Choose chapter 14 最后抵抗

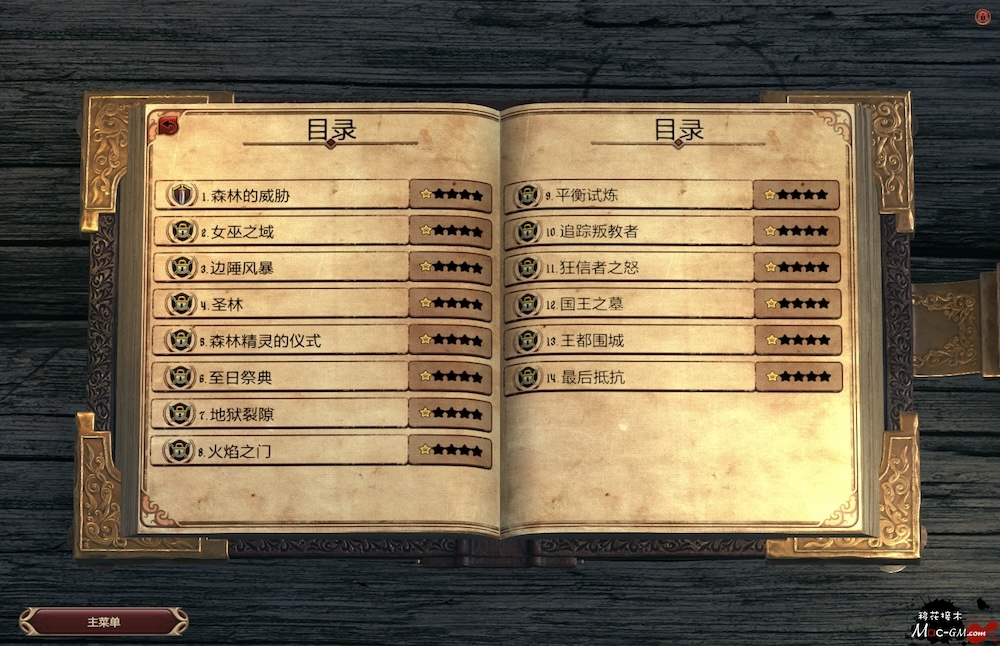point(630,378)
